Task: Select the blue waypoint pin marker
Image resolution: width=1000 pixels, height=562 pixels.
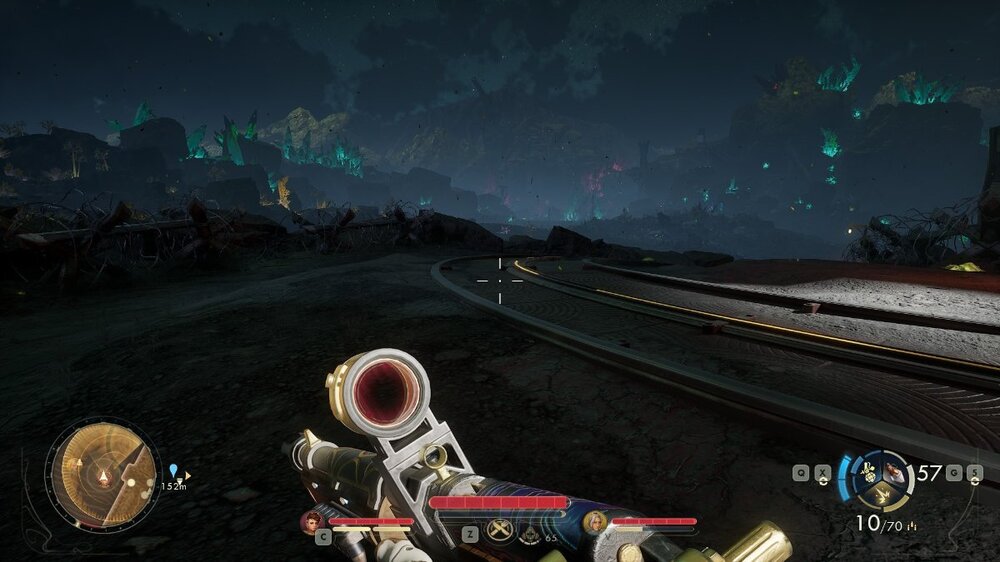Action: pos(174,469)
